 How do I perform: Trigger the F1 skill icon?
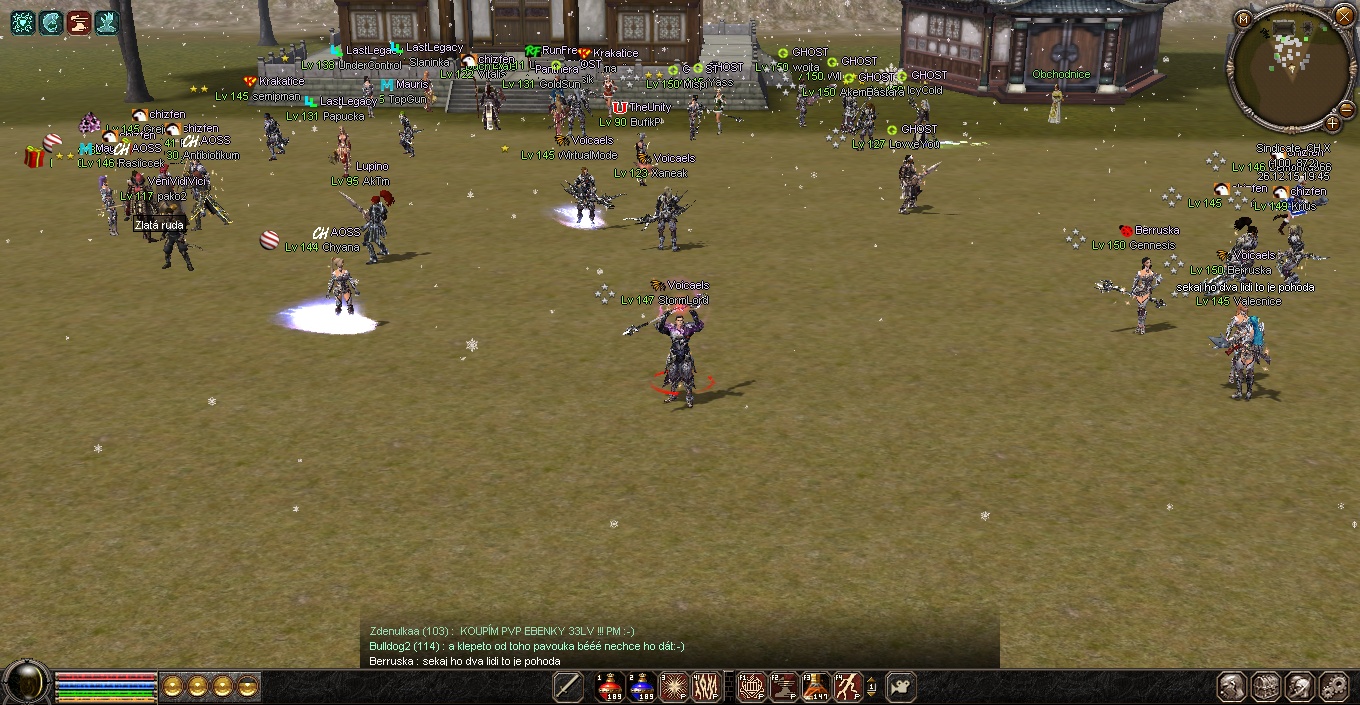pos(752,687)
